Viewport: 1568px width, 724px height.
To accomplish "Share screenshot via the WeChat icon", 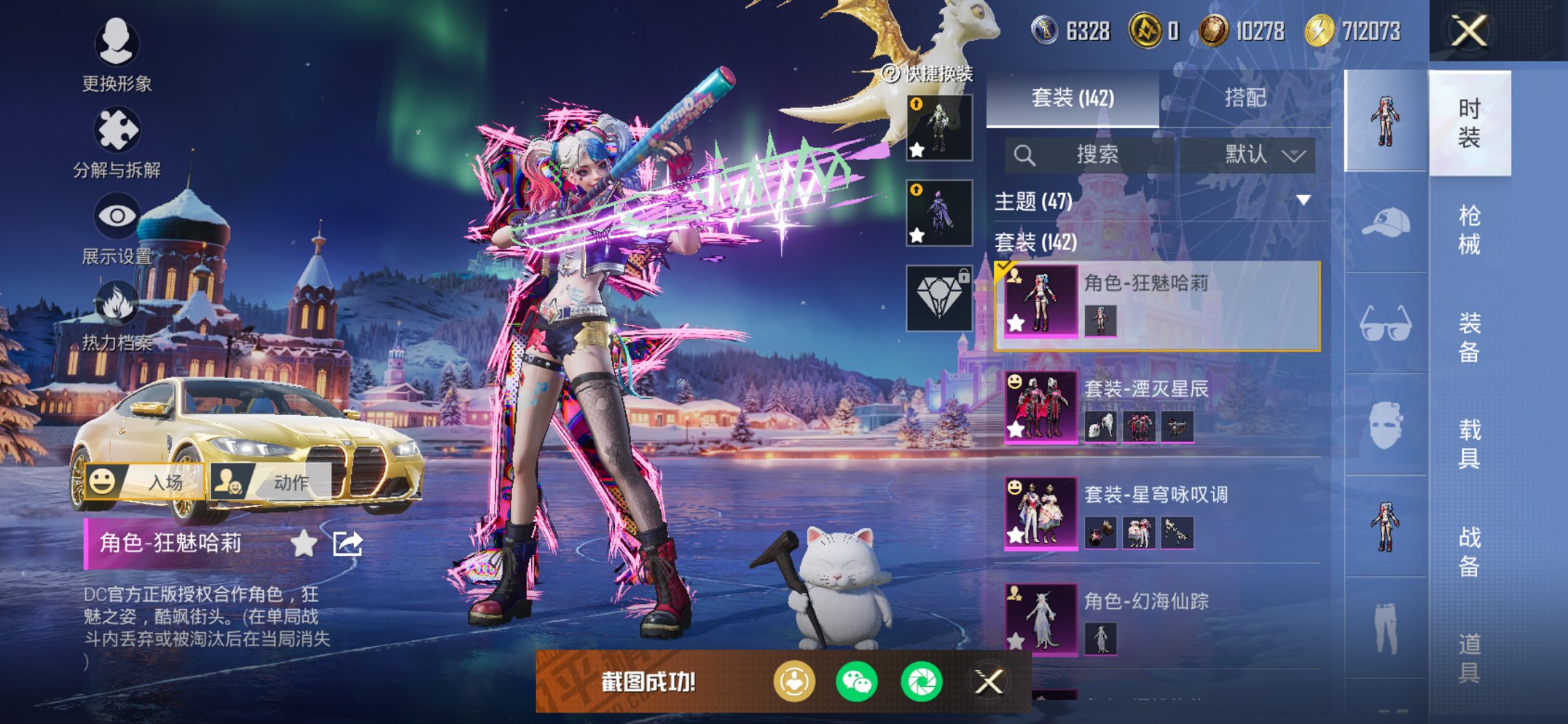I will pos(857,682).
